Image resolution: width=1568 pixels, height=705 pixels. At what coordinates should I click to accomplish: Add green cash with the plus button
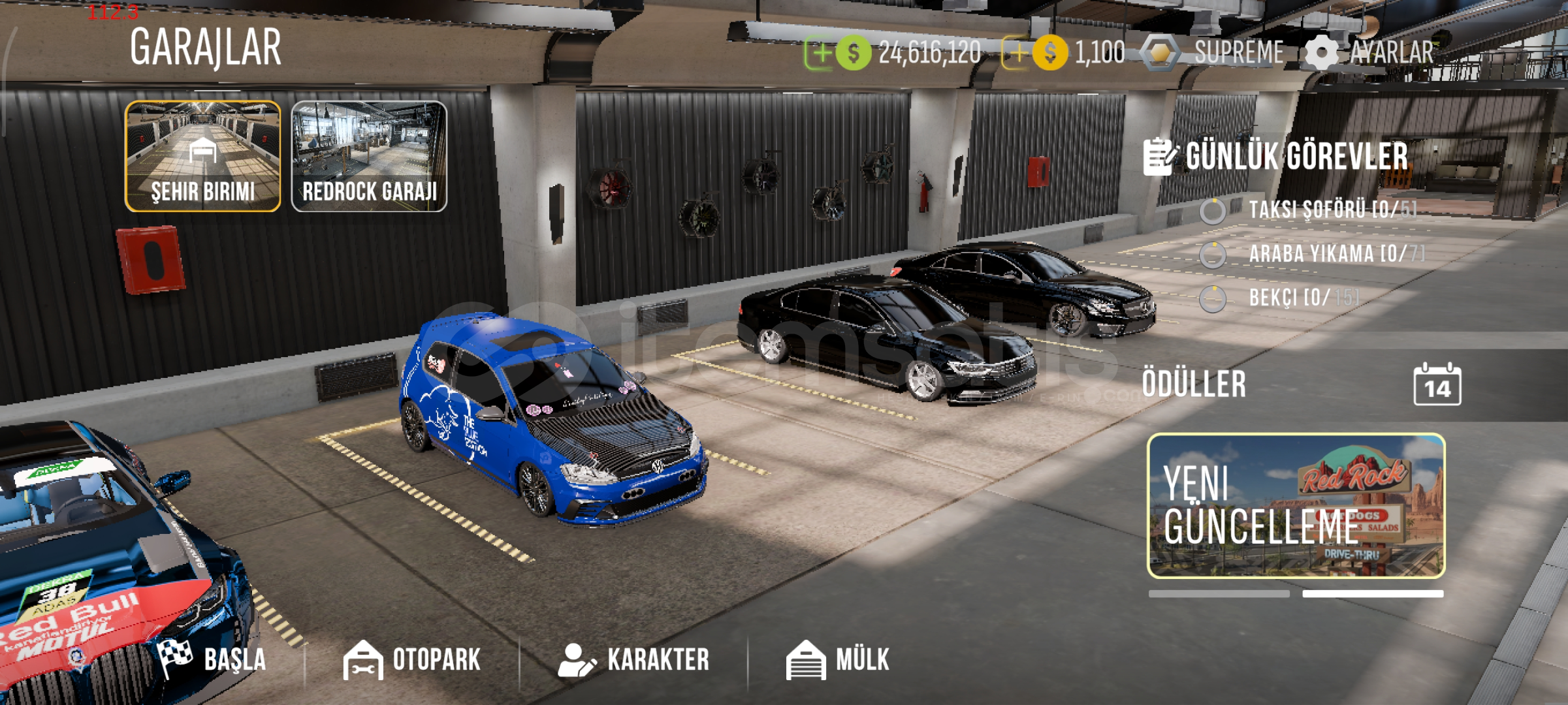pyautogui.click(x=820, y=53)
